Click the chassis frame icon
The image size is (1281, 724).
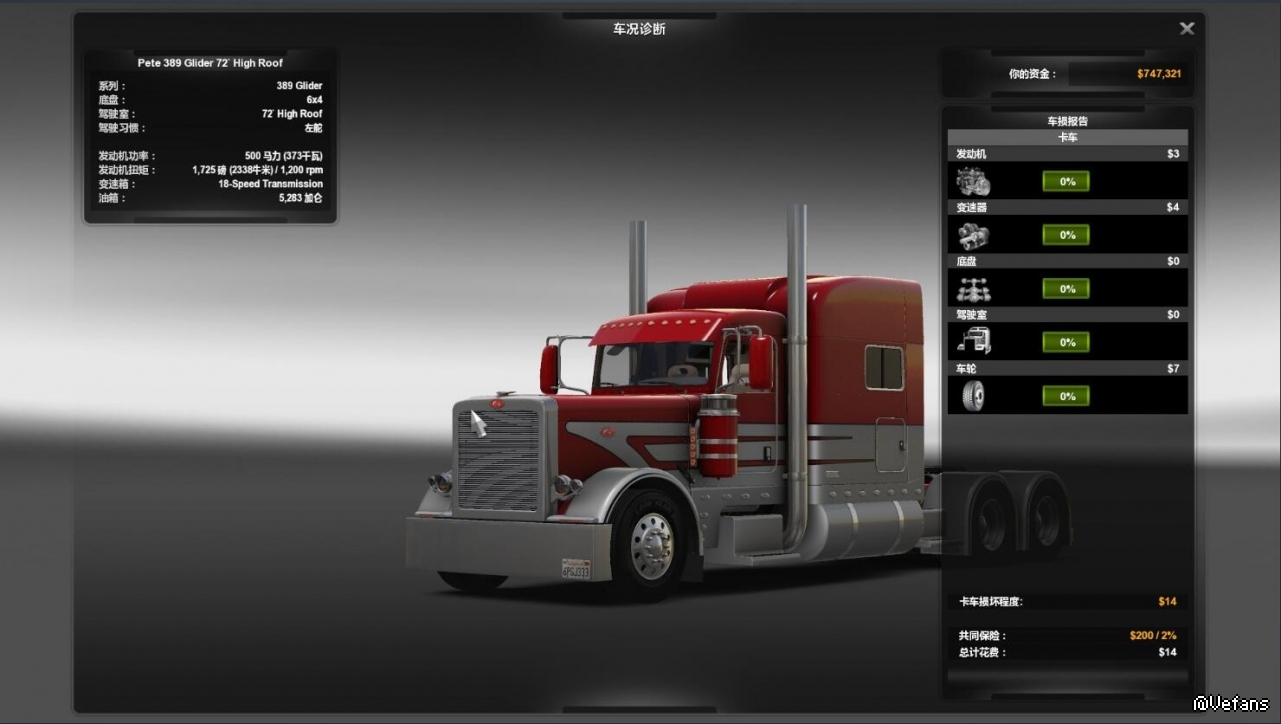tap(973, 290)
